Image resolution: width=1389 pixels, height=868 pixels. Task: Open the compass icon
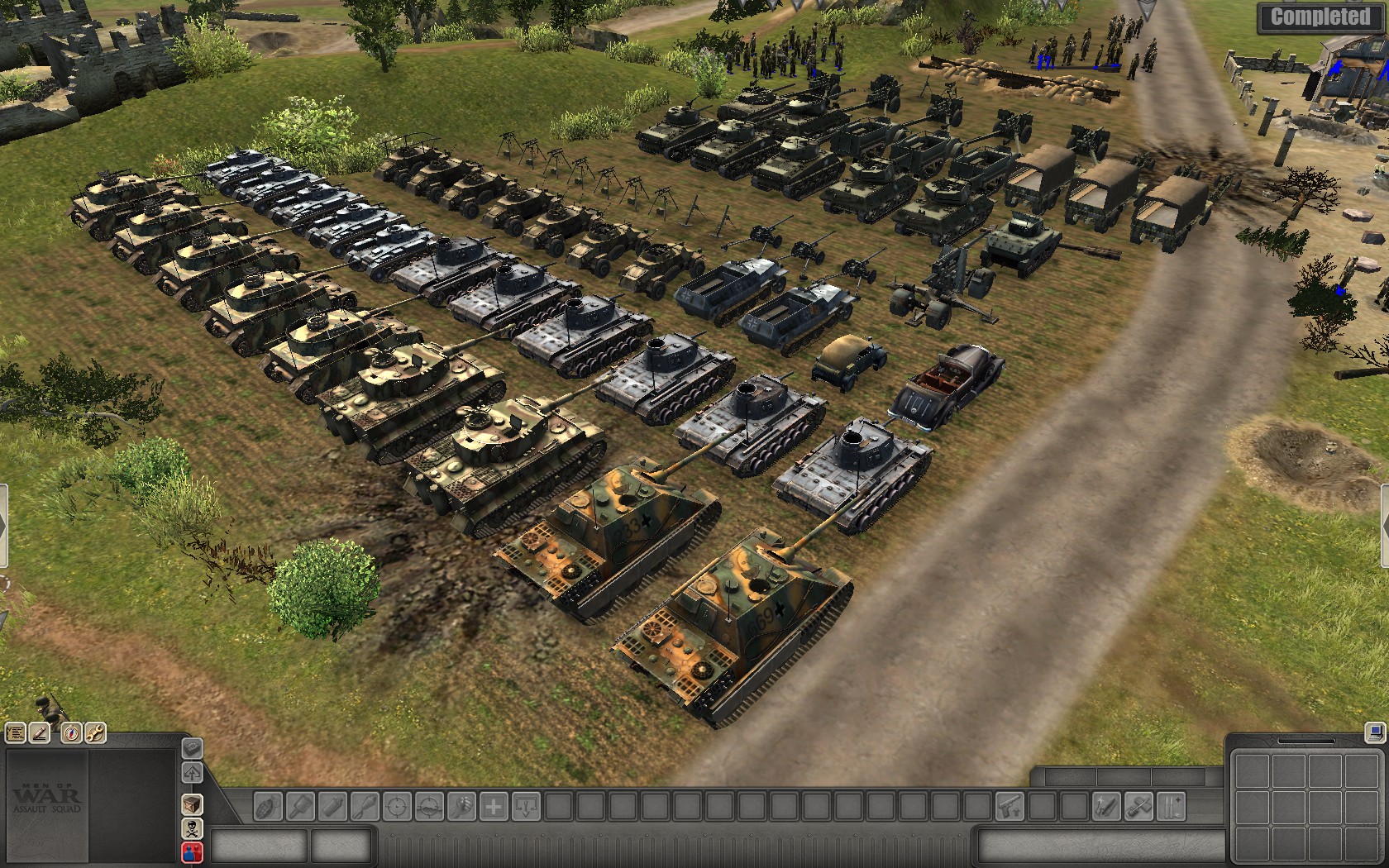72,732
